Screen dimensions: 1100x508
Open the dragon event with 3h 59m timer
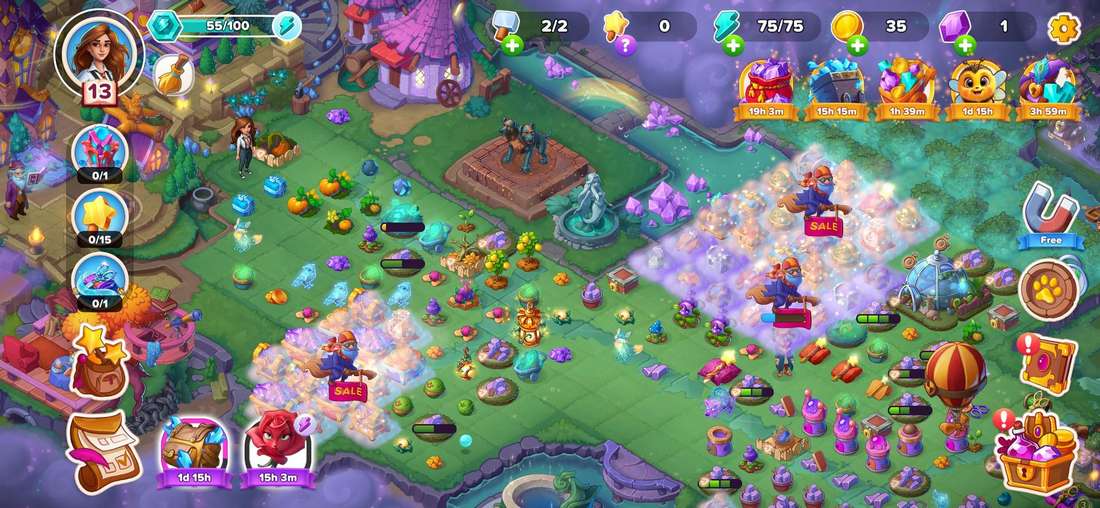pyautogui.click(x=1047, y=85)
